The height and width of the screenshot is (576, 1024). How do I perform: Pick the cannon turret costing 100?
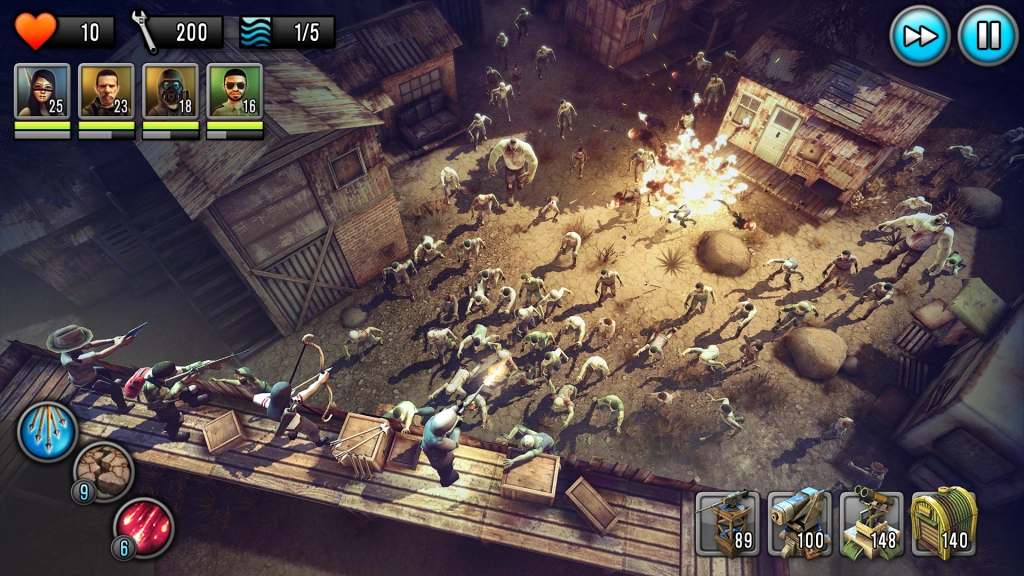click(799, 522)
